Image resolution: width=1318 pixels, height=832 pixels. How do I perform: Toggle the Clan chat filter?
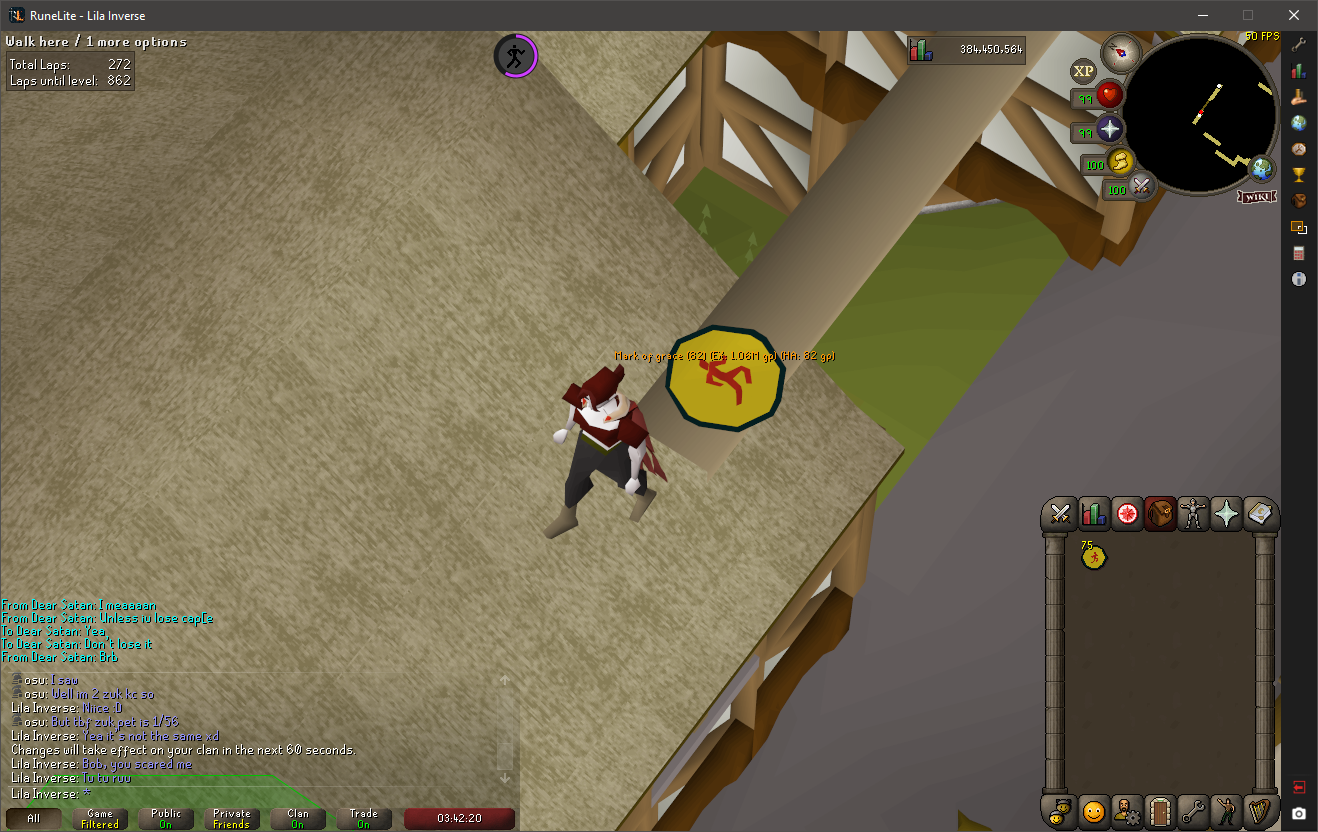pyautogui.click(x=298, y=818)
